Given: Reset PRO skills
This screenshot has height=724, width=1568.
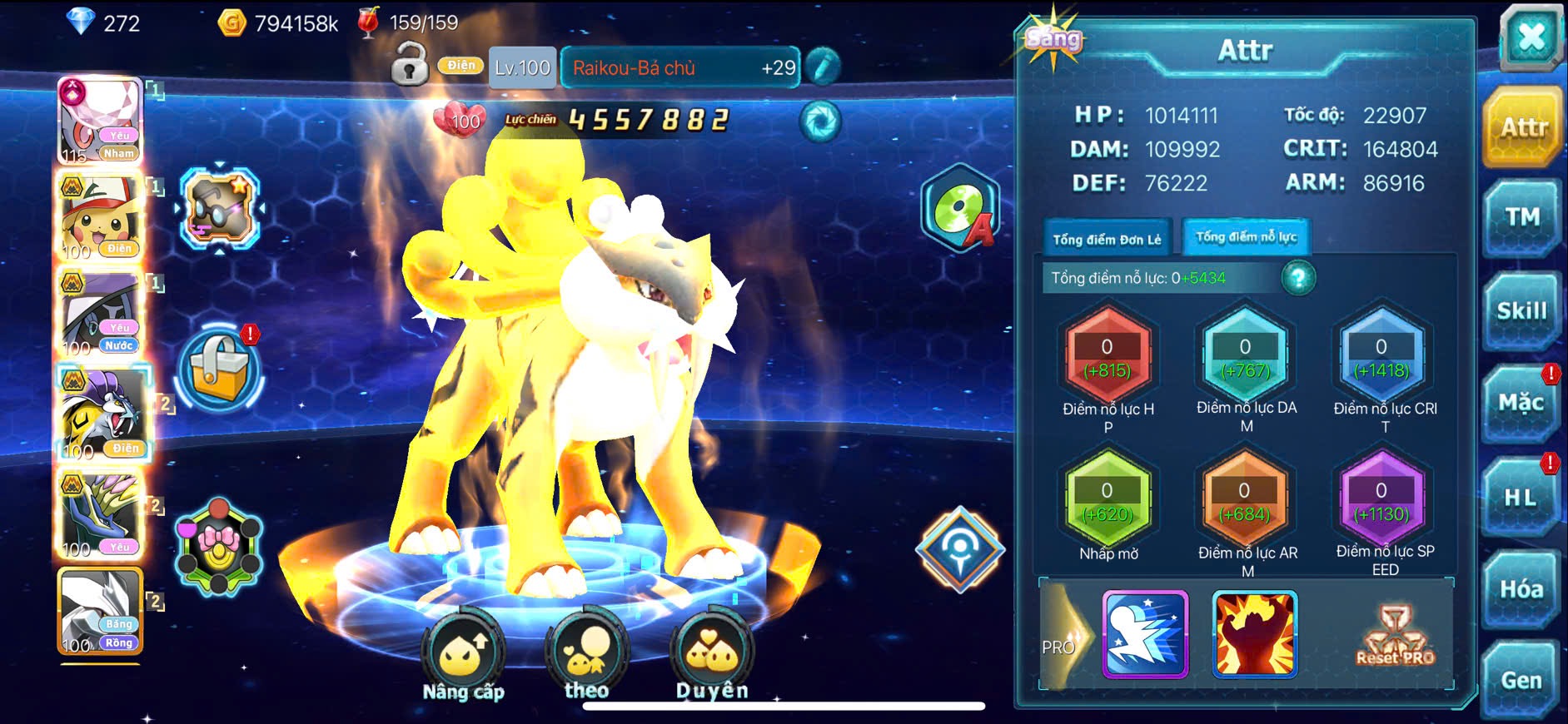Looking at the screenshot, I should pos(1395,637).
